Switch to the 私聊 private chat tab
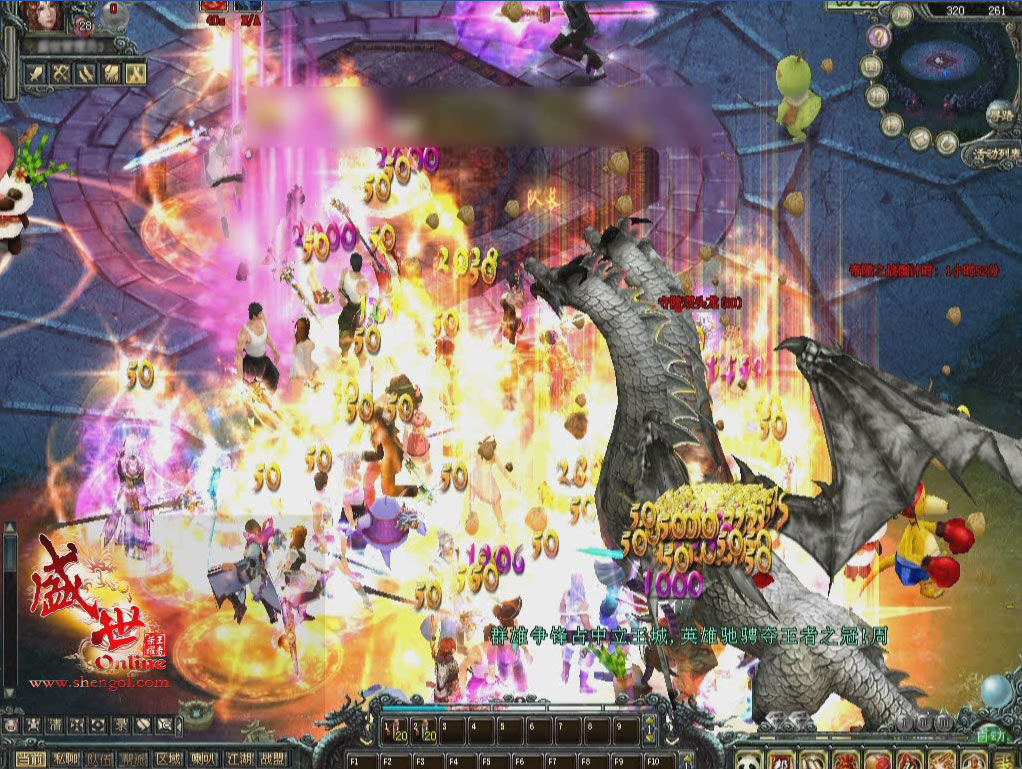 [66, 760]
